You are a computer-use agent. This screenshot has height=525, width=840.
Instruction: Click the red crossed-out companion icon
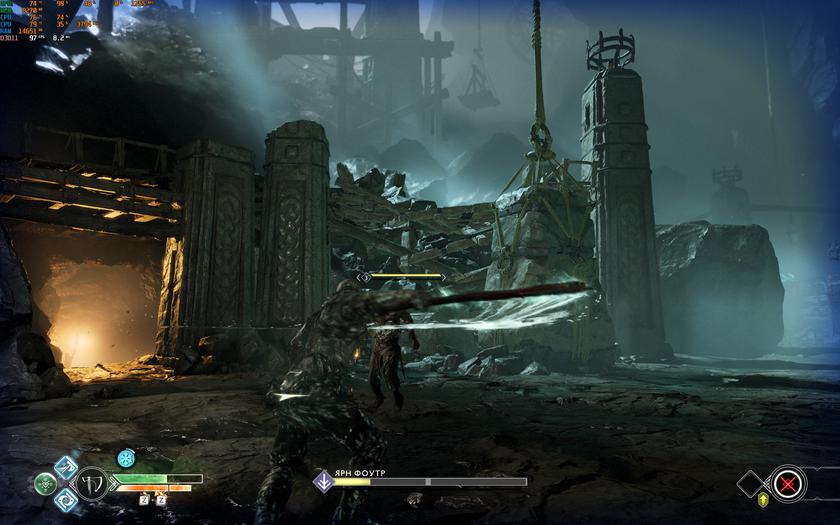790,484
